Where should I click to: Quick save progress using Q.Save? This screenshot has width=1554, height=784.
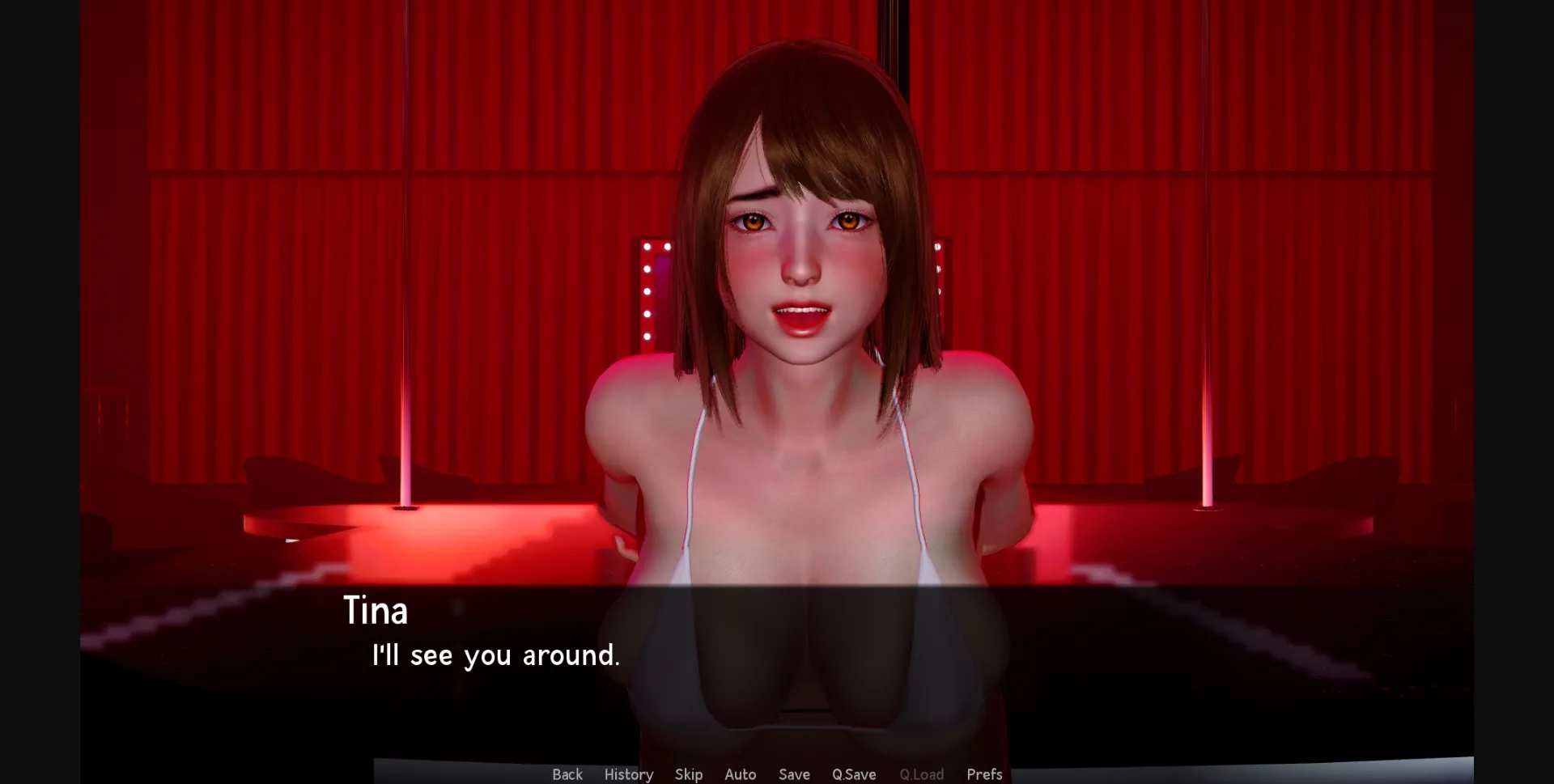853,774
